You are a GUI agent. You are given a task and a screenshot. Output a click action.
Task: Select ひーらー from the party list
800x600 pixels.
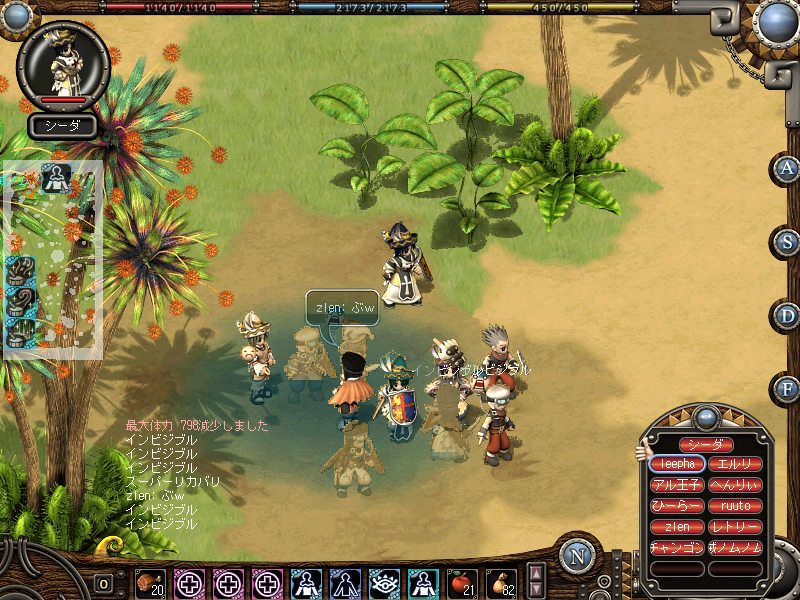[x=677, y=506]
